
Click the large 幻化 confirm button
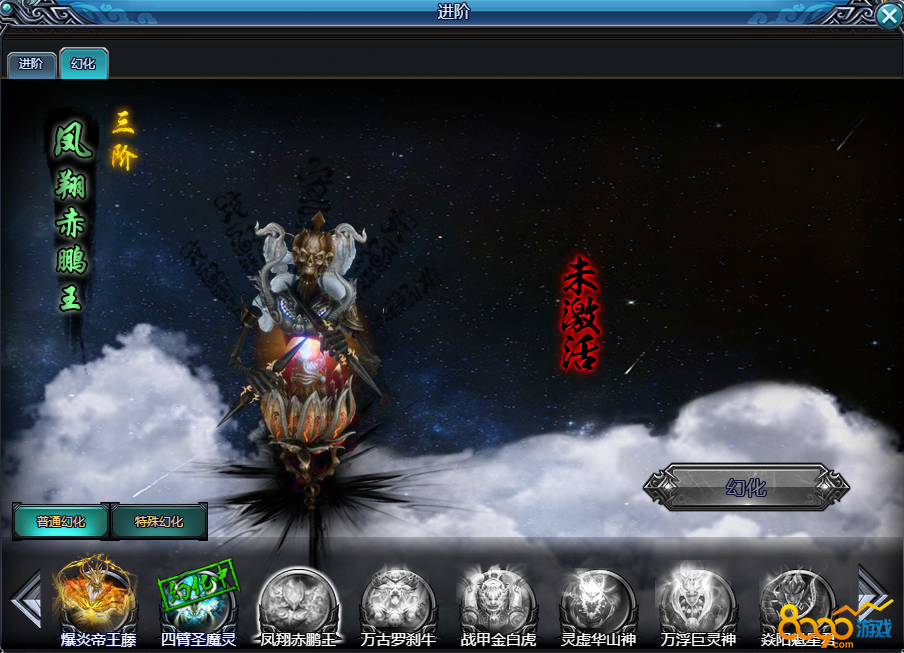coord(746,488)
